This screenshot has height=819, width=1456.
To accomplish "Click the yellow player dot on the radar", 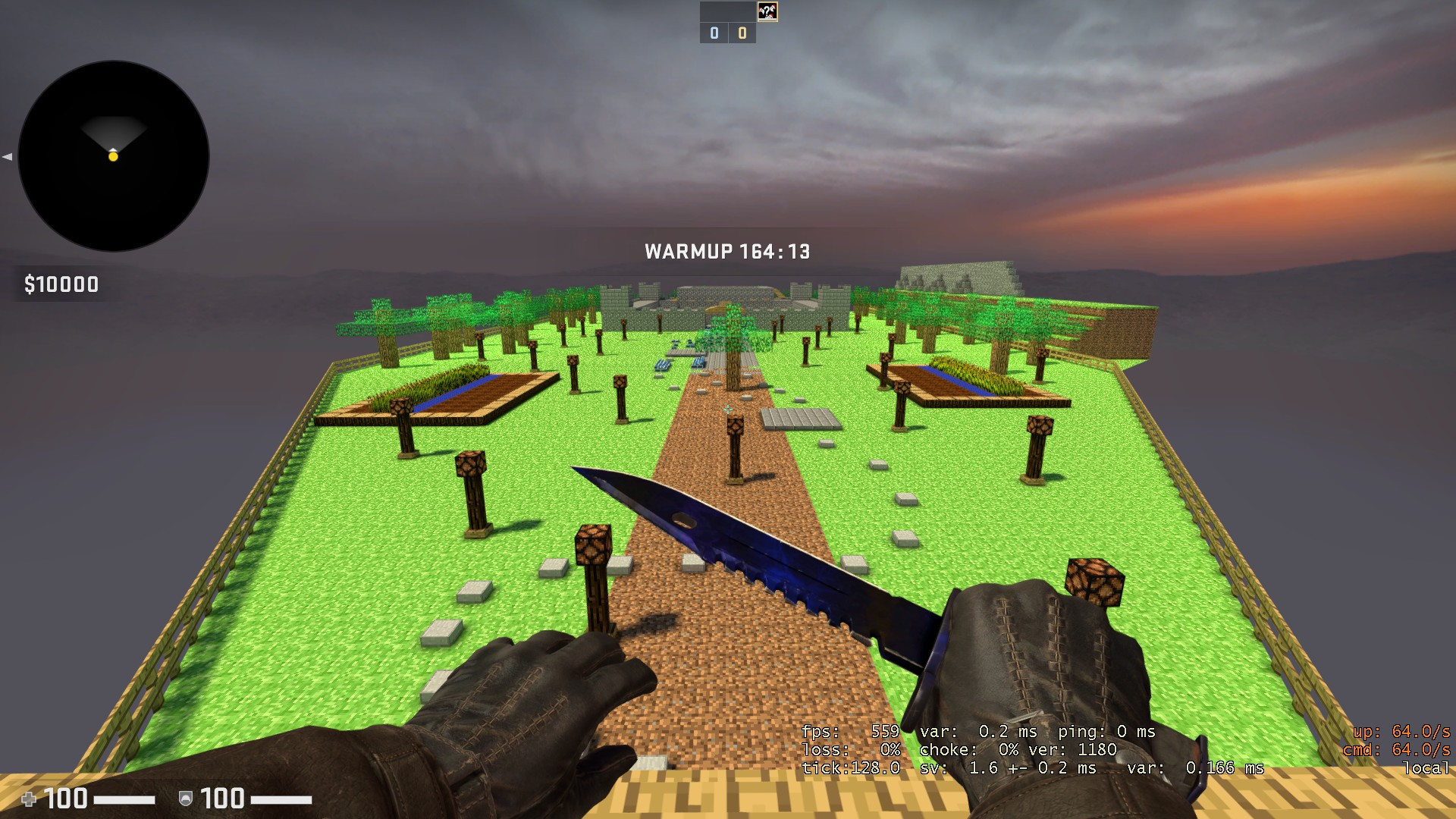I will tap(114, 157).
